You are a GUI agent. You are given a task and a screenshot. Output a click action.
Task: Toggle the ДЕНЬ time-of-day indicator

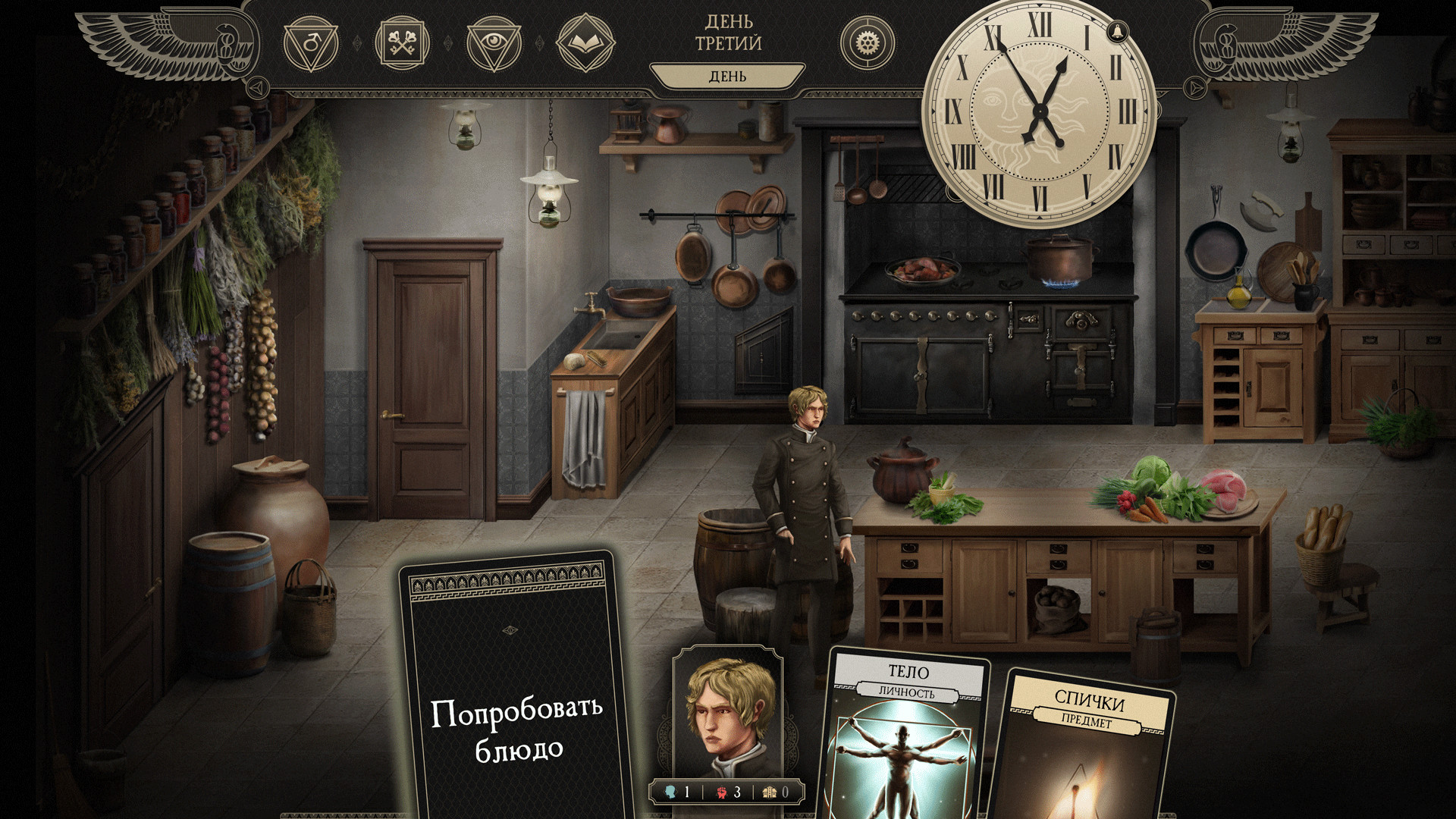coord(727,75)
